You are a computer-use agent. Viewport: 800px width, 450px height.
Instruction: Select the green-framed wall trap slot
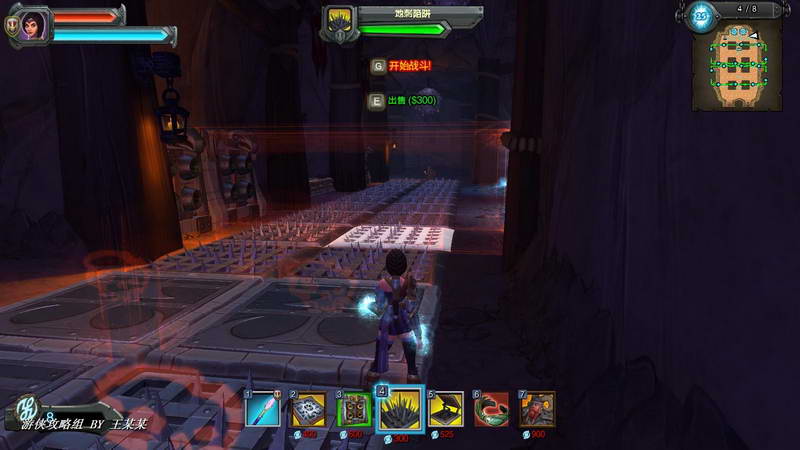click(x=354, y=410)
